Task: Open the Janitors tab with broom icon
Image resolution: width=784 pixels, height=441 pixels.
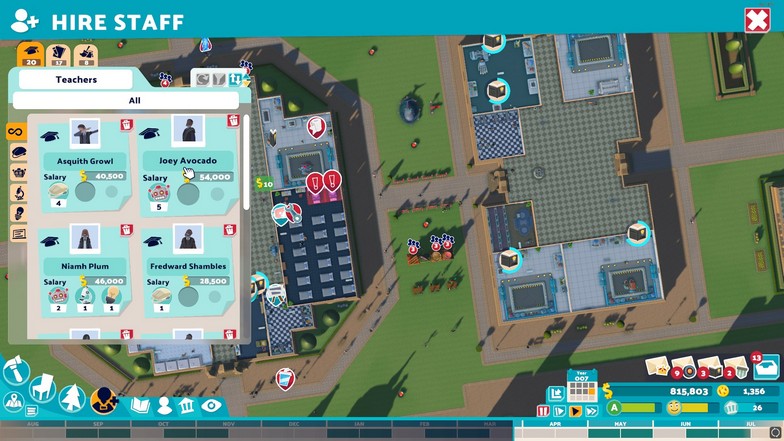Action: pyautogui.click(x=87, y=54)
